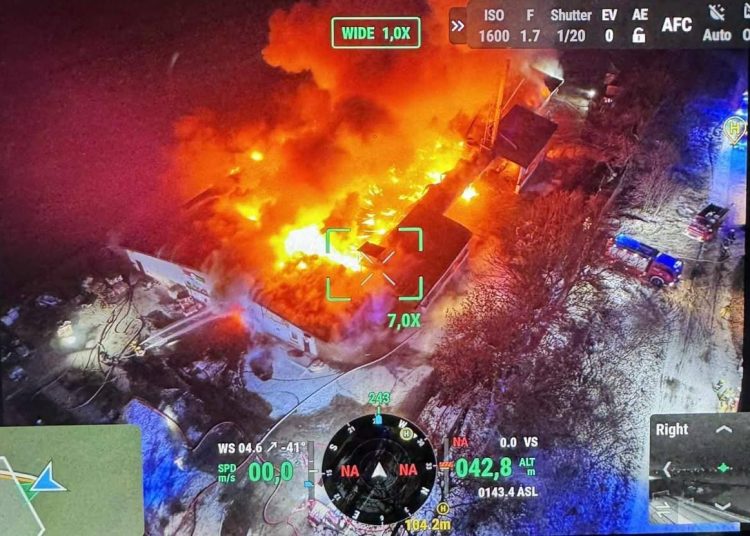Select the WIDE 1,0X camera lens button
Viewport: 750px width, 536px height.
pyautogui.click(x=375, y=33)
